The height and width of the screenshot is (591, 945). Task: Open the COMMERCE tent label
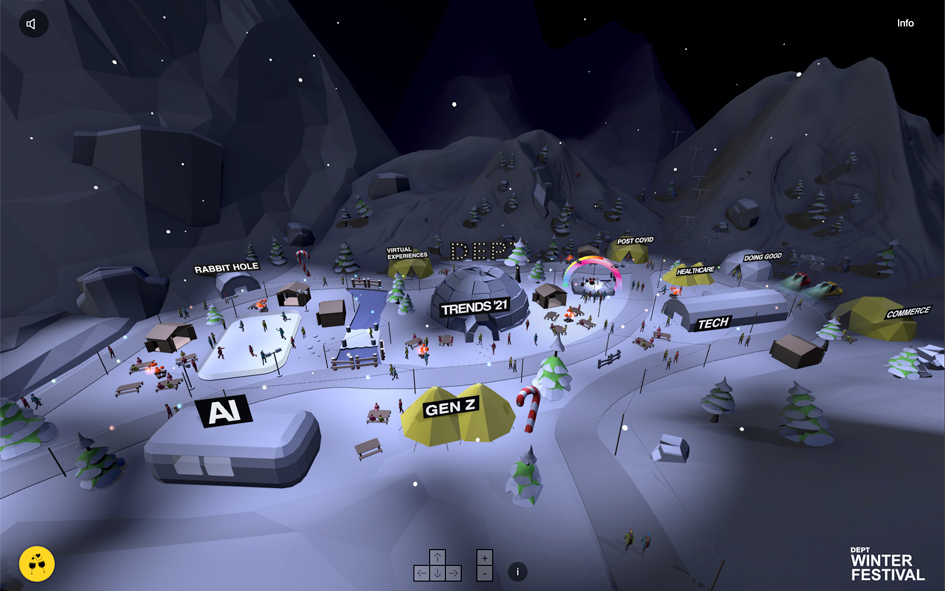907,313
